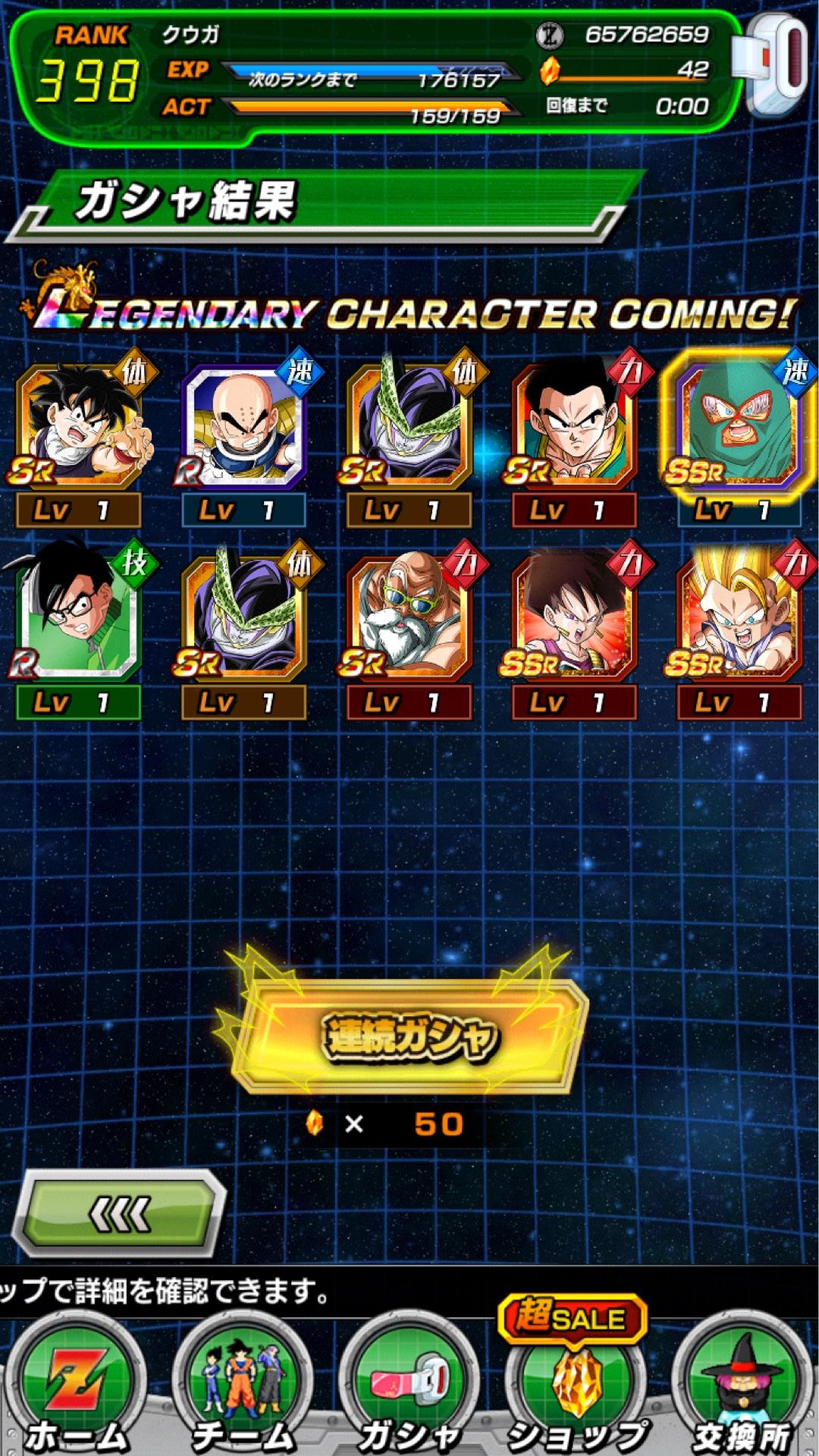This screenshot has width=819, height=1456.
Task: Open the チーム team menu
Action: 243,1388
